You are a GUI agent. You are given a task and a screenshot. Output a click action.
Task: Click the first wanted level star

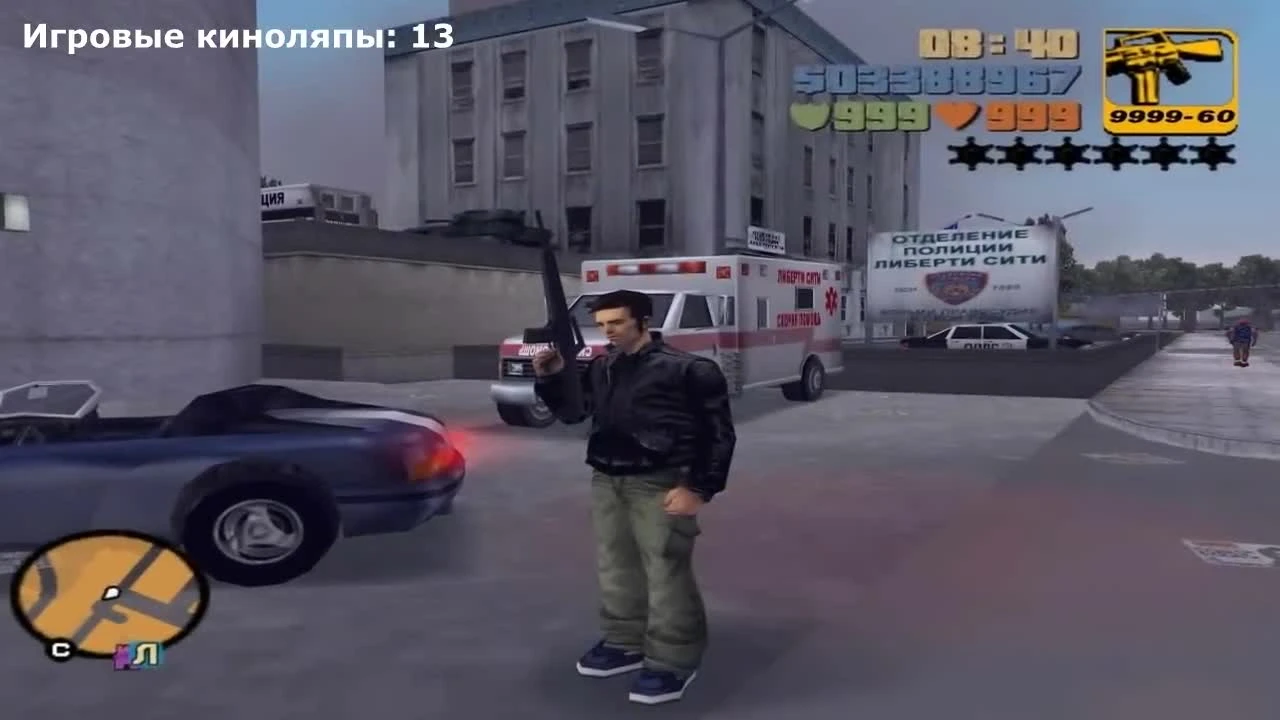coord(968,154)
